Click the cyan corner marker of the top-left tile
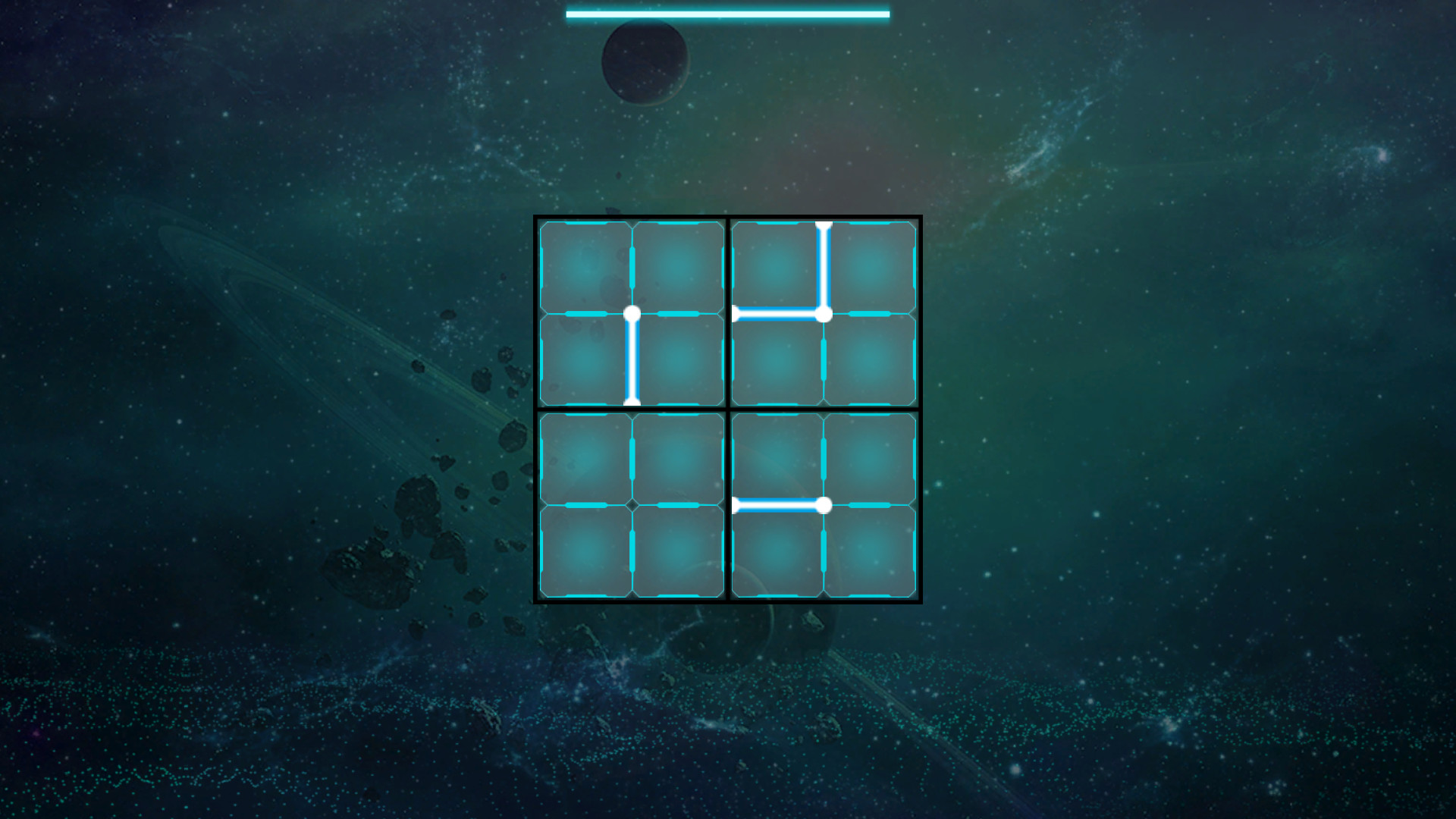Viewport: 1456px width, 819px height. (542, 224)
